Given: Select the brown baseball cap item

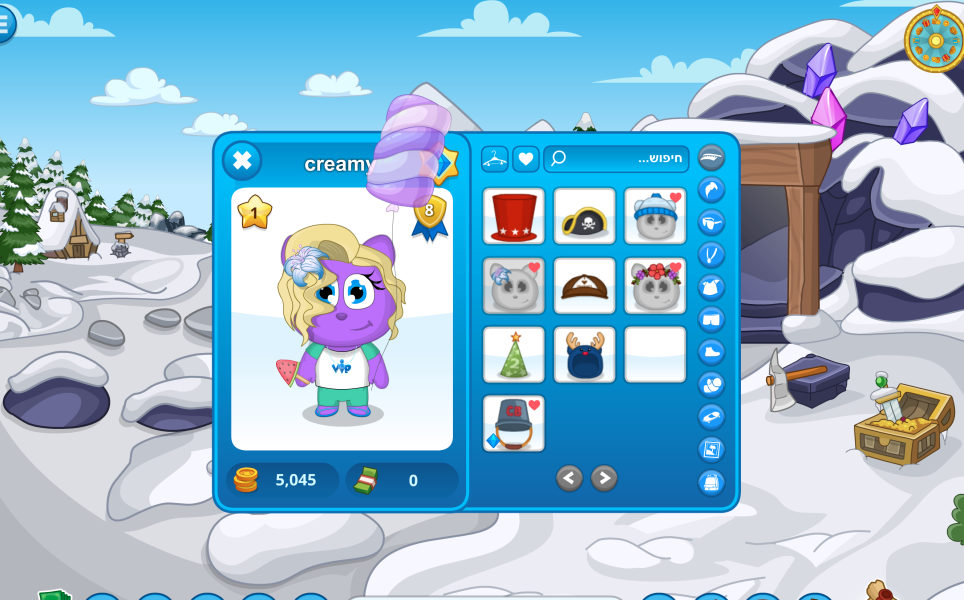Looking at the screenshot, I should coord(584,286).
